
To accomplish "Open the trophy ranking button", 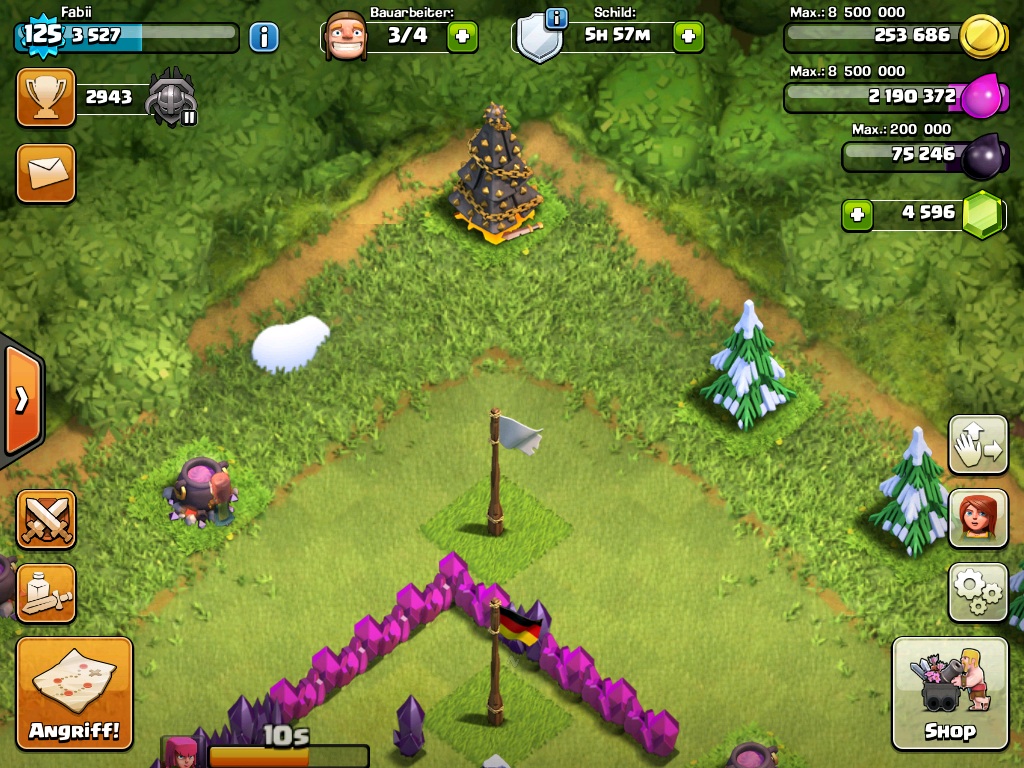I will click(46, 97).
